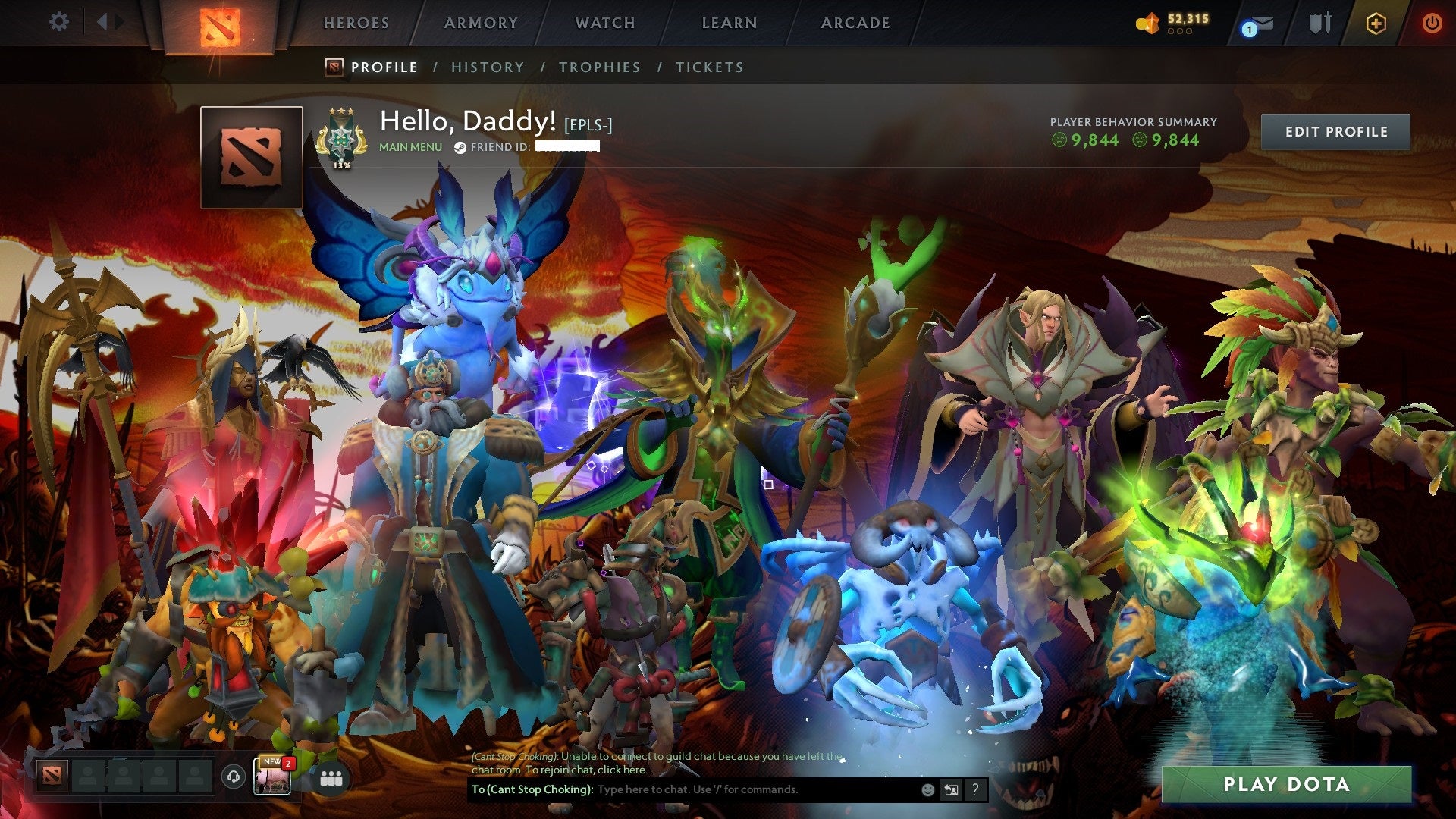Open Dota Plus via the gold hexagon icon
This screenshot has width=1456, height=819.
(1377, 23)
